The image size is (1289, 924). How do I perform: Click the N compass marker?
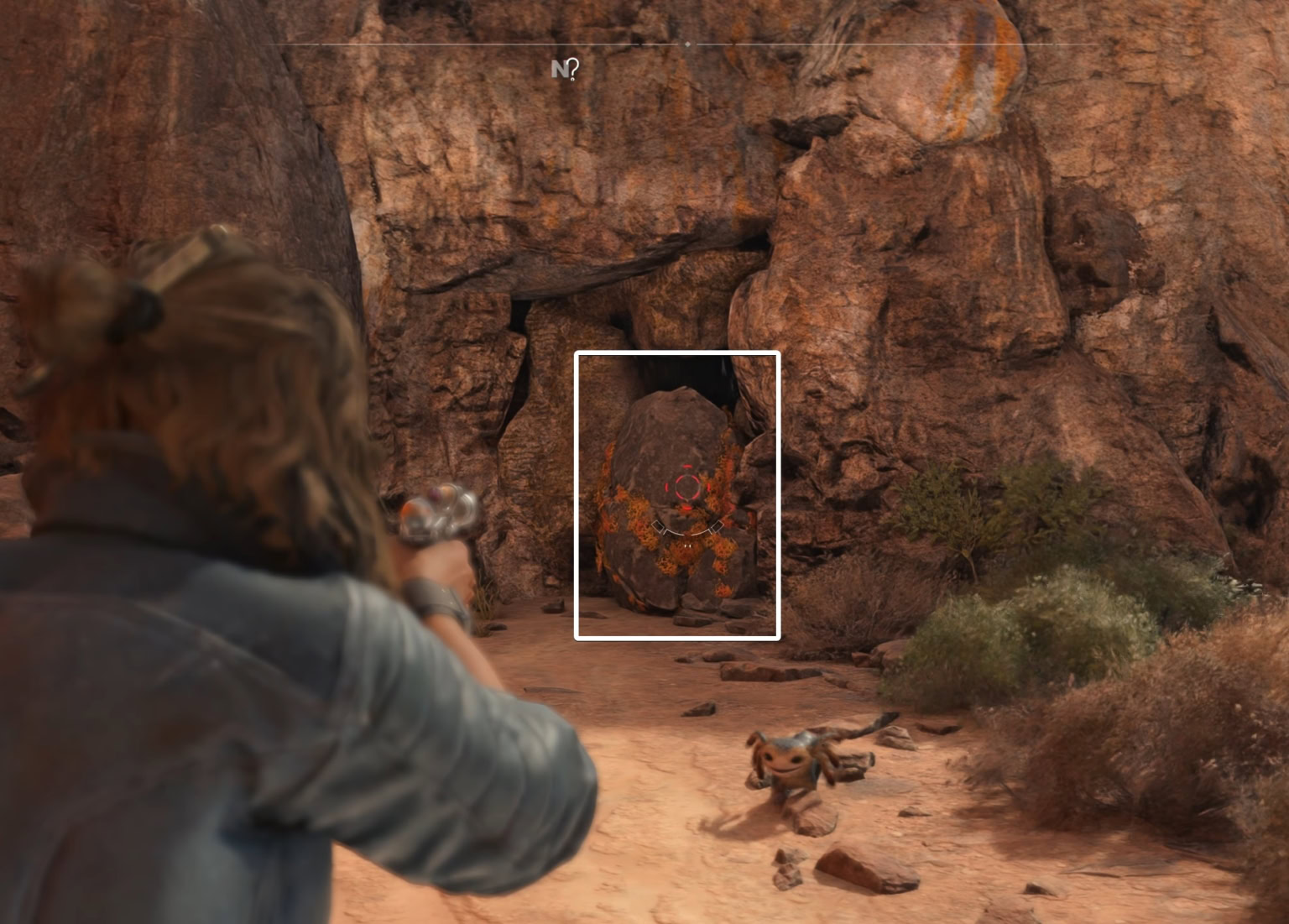561,69
